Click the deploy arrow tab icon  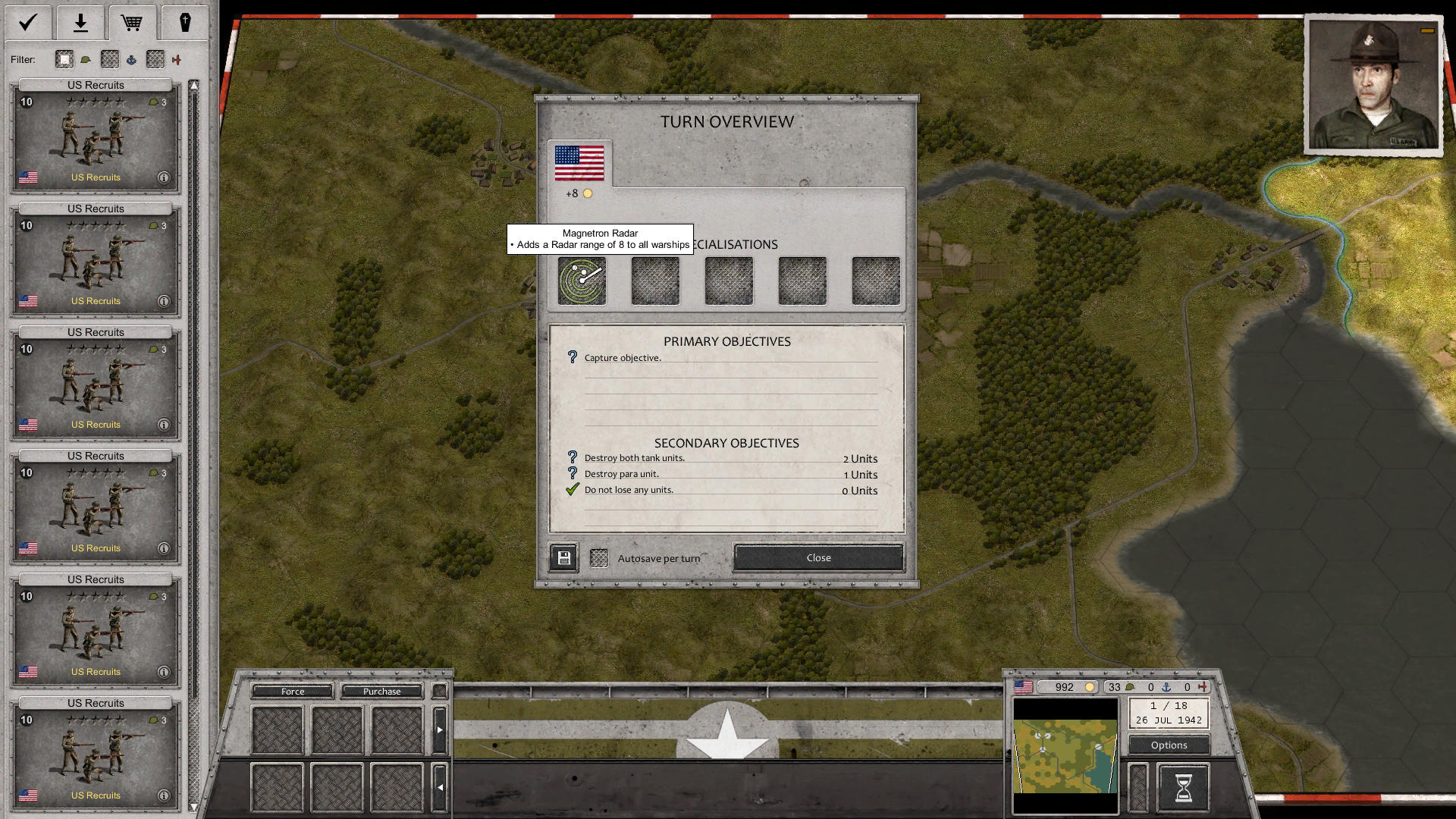pos(80,22)
